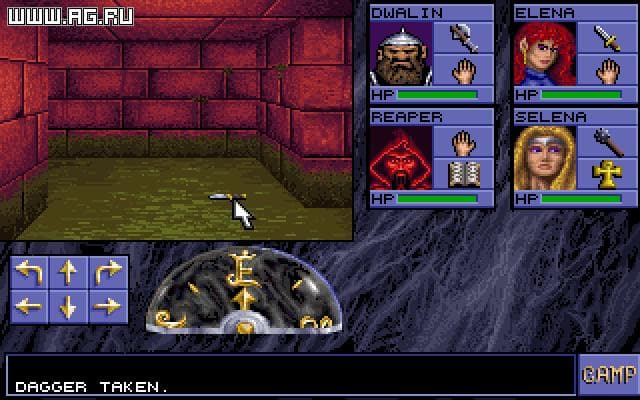Select Selena's portrait
This screenshot has height=400, width=640.
(546, 159)
